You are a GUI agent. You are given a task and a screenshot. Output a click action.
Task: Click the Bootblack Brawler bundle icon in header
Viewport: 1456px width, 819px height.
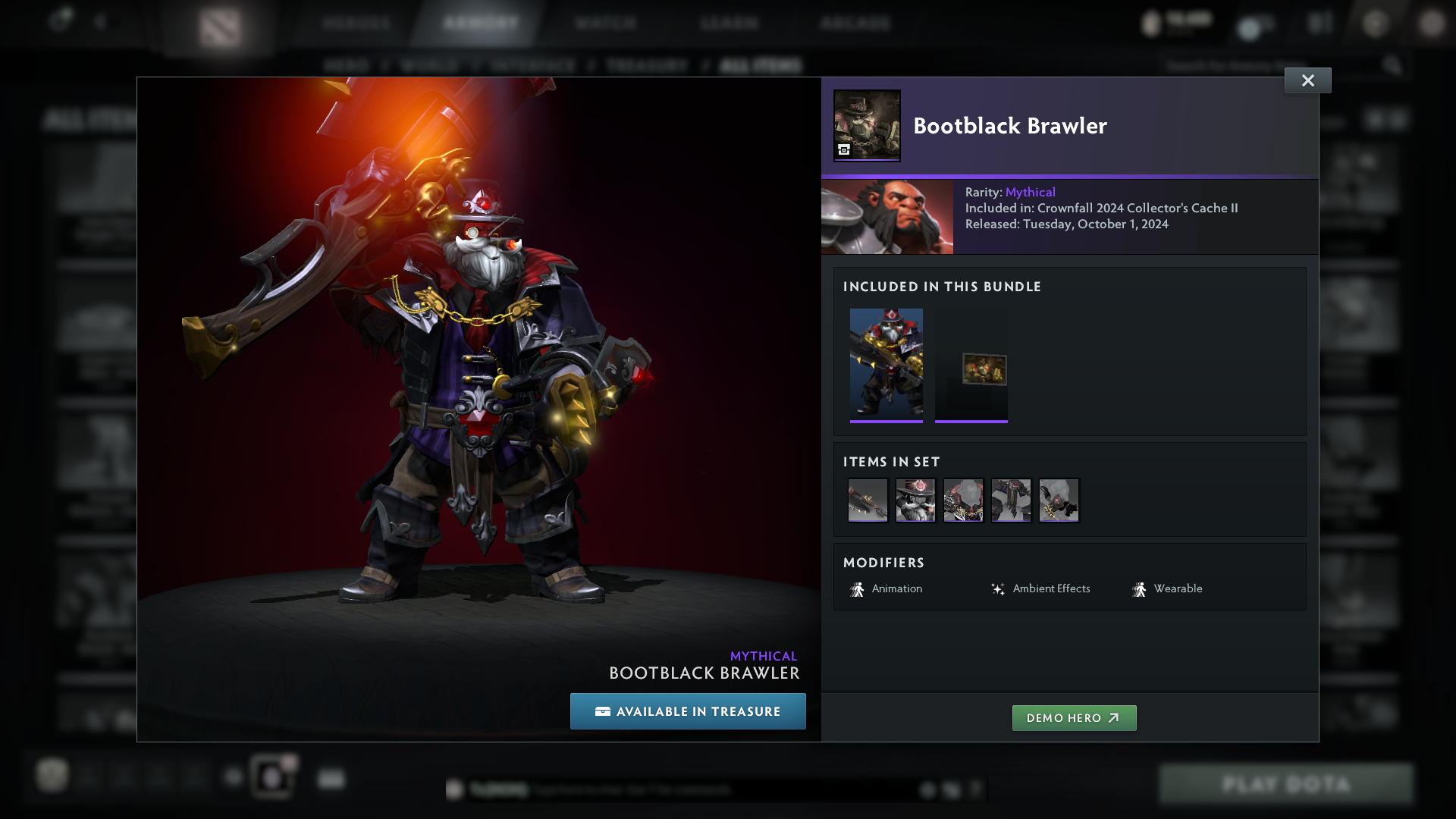[867, 125]
